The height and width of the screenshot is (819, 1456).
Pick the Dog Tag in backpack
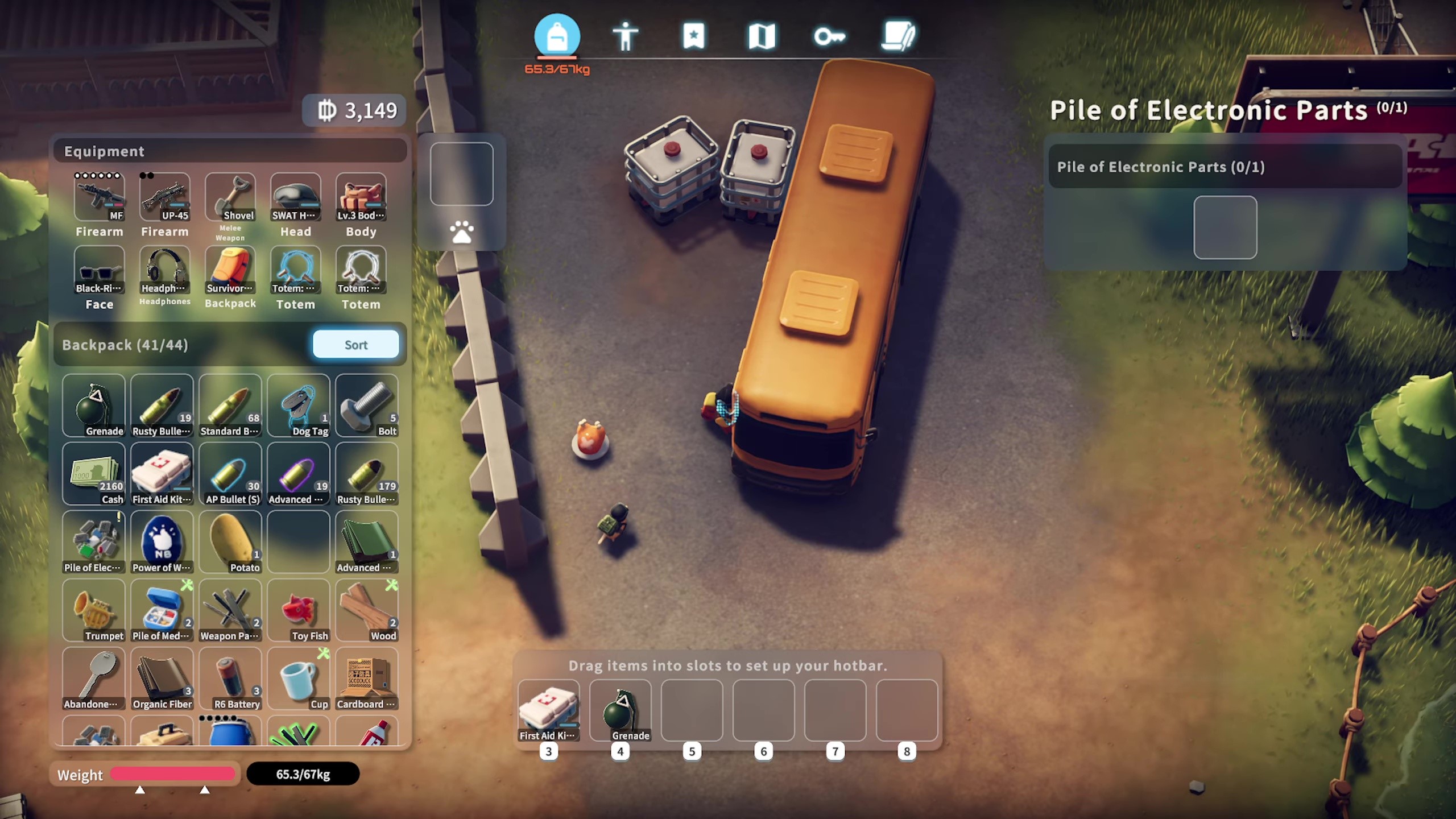(x=299, y=405)
